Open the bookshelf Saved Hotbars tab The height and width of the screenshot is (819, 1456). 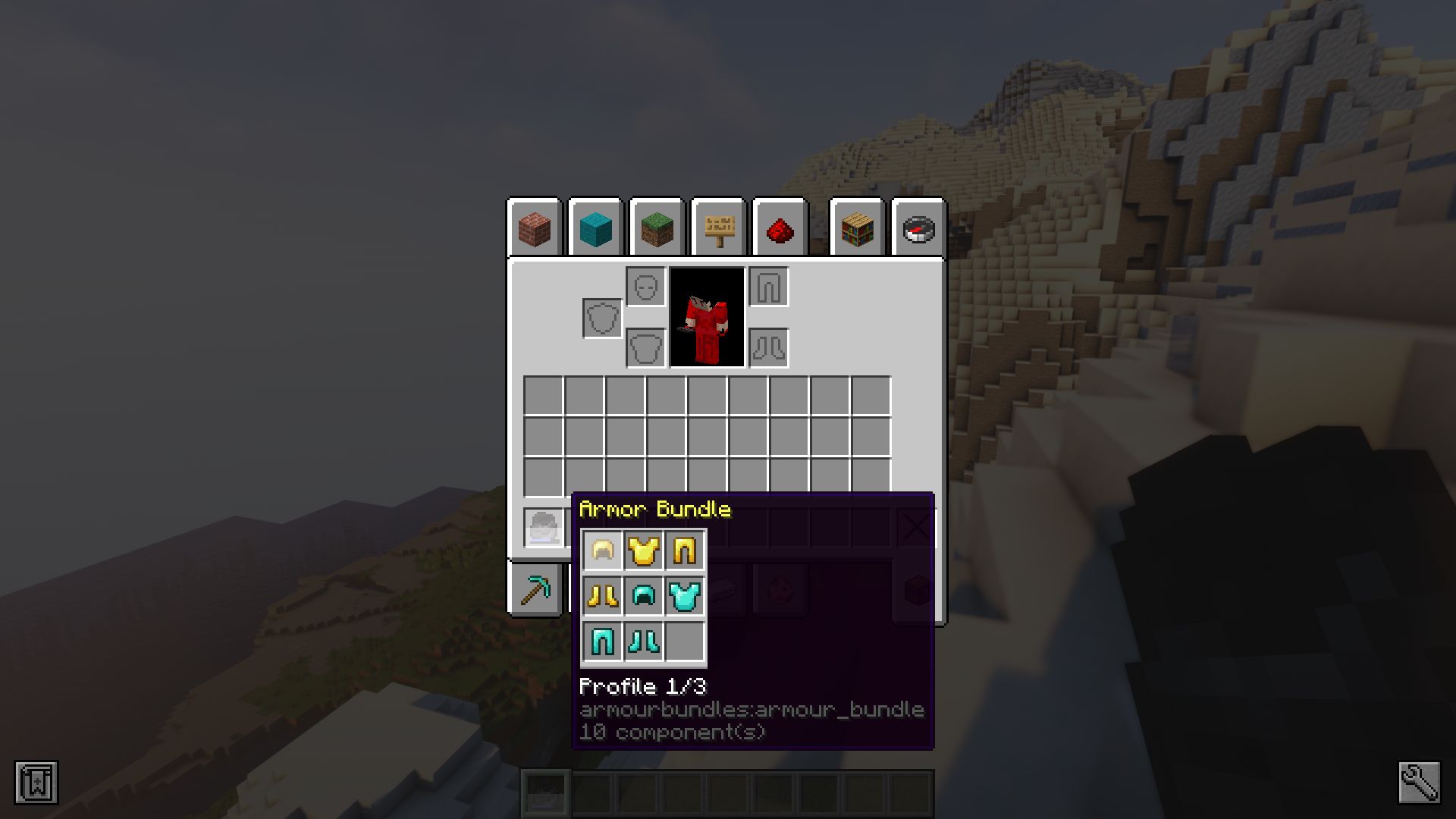coord(858,229)
